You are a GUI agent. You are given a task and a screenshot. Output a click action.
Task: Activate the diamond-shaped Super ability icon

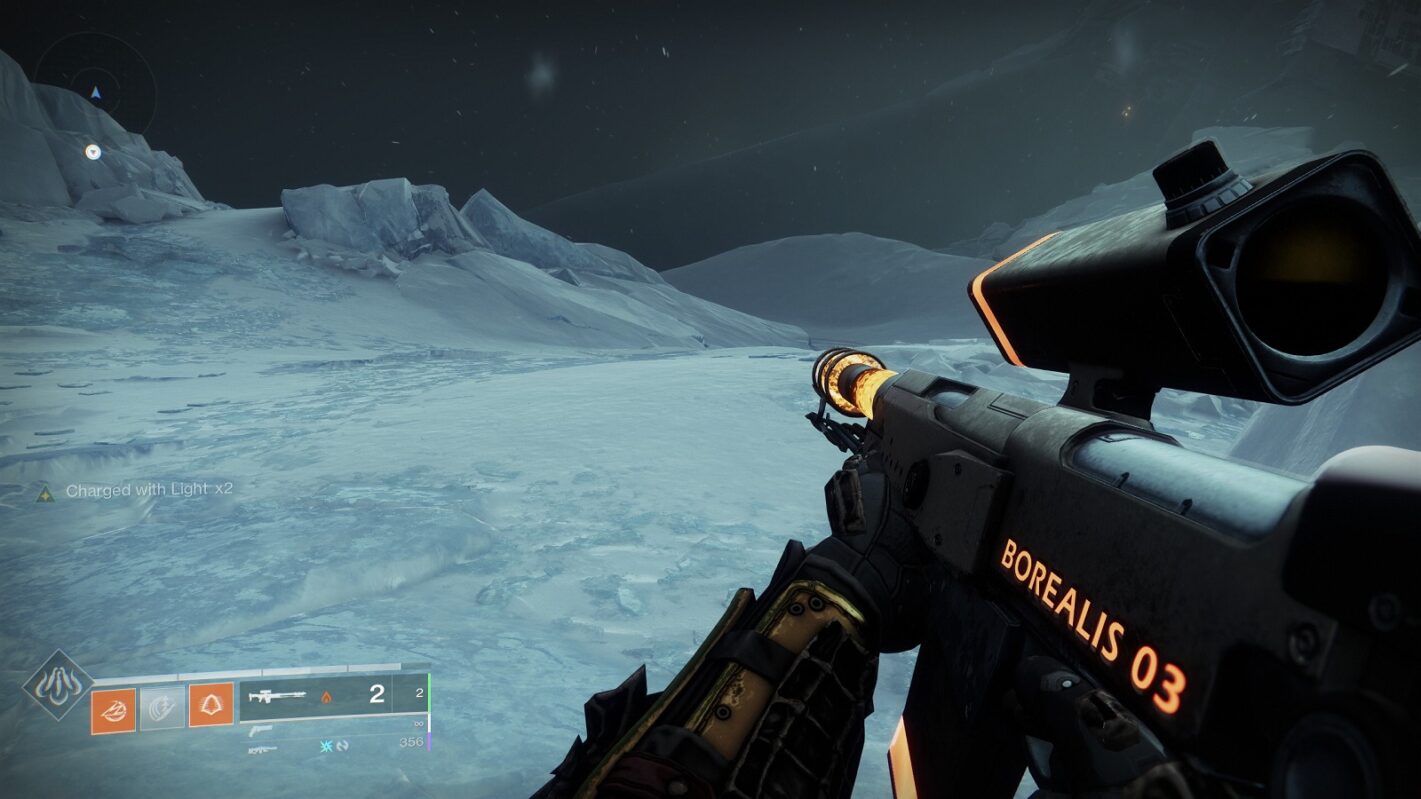pos(58,685)
